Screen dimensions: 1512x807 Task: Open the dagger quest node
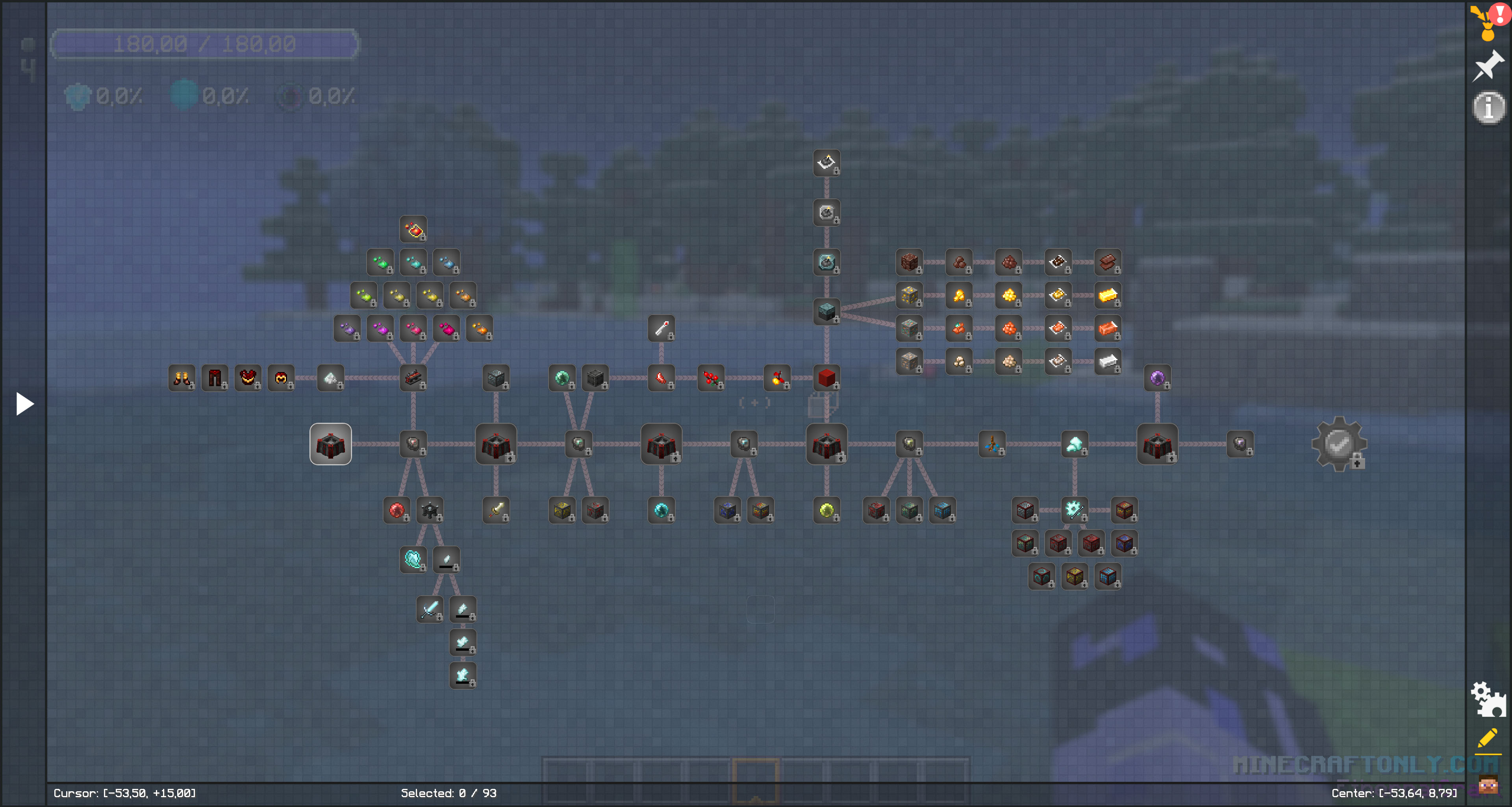coord(496,510)
